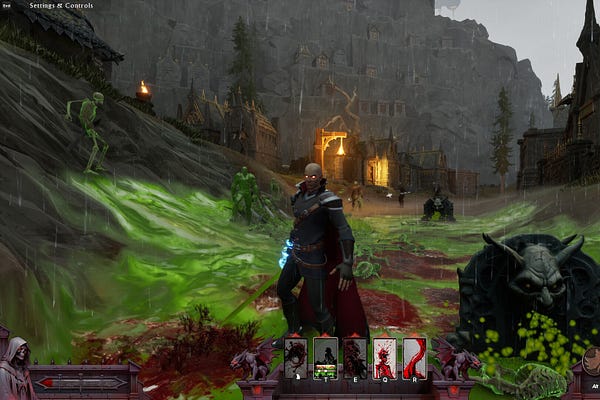Use the T ability card with green bar
The width and height of the screenshot is (600, 400).
click(326, 356)
